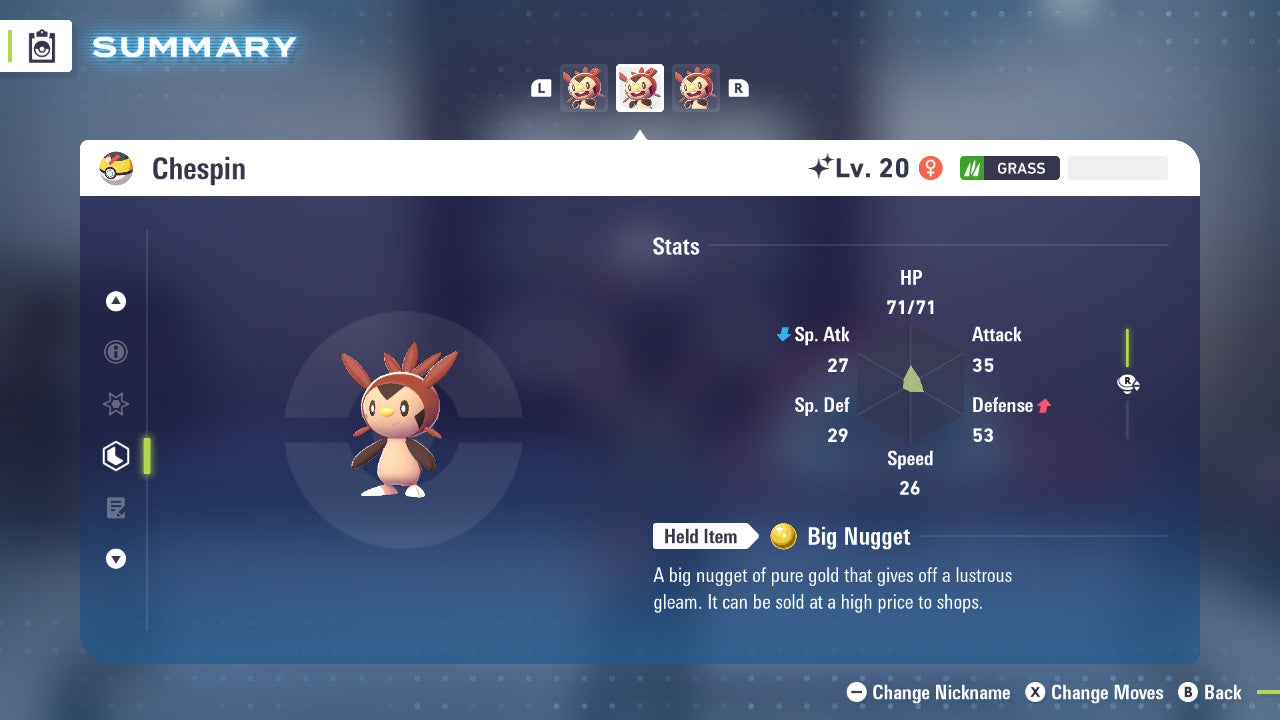Click Change Nickname at the bottom
The height and width of the screenshot is (720, 1280).
[x=930, y=692]
